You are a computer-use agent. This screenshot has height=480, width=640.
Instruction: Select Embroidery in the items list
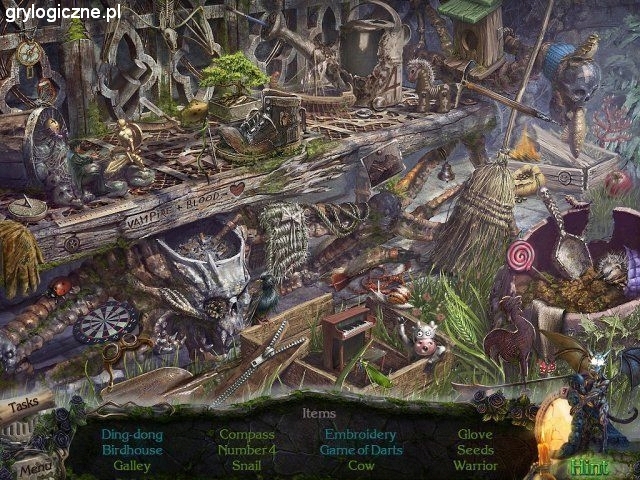(x=360, y=435)
